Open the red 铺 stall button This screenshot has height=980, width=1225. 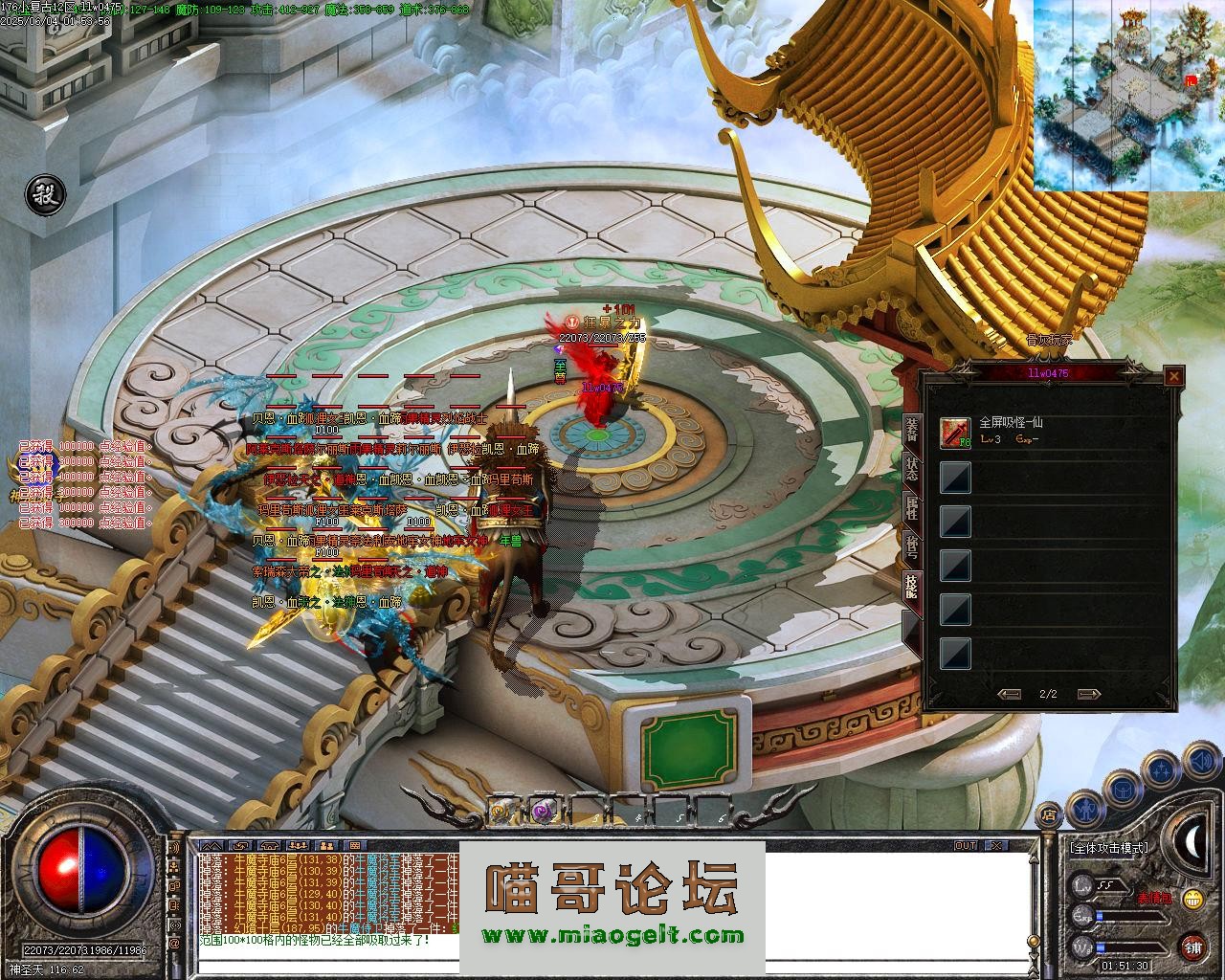point(1192,947)
